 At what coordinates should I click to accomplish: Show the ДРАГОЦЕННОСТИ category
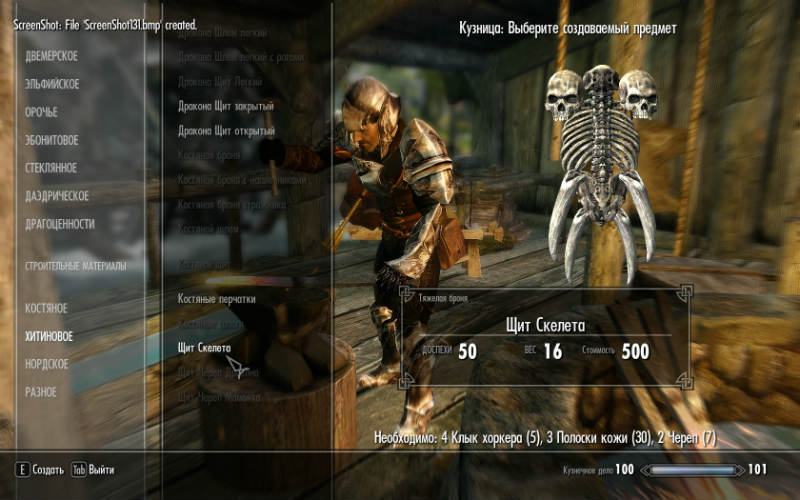click(60, 224)
